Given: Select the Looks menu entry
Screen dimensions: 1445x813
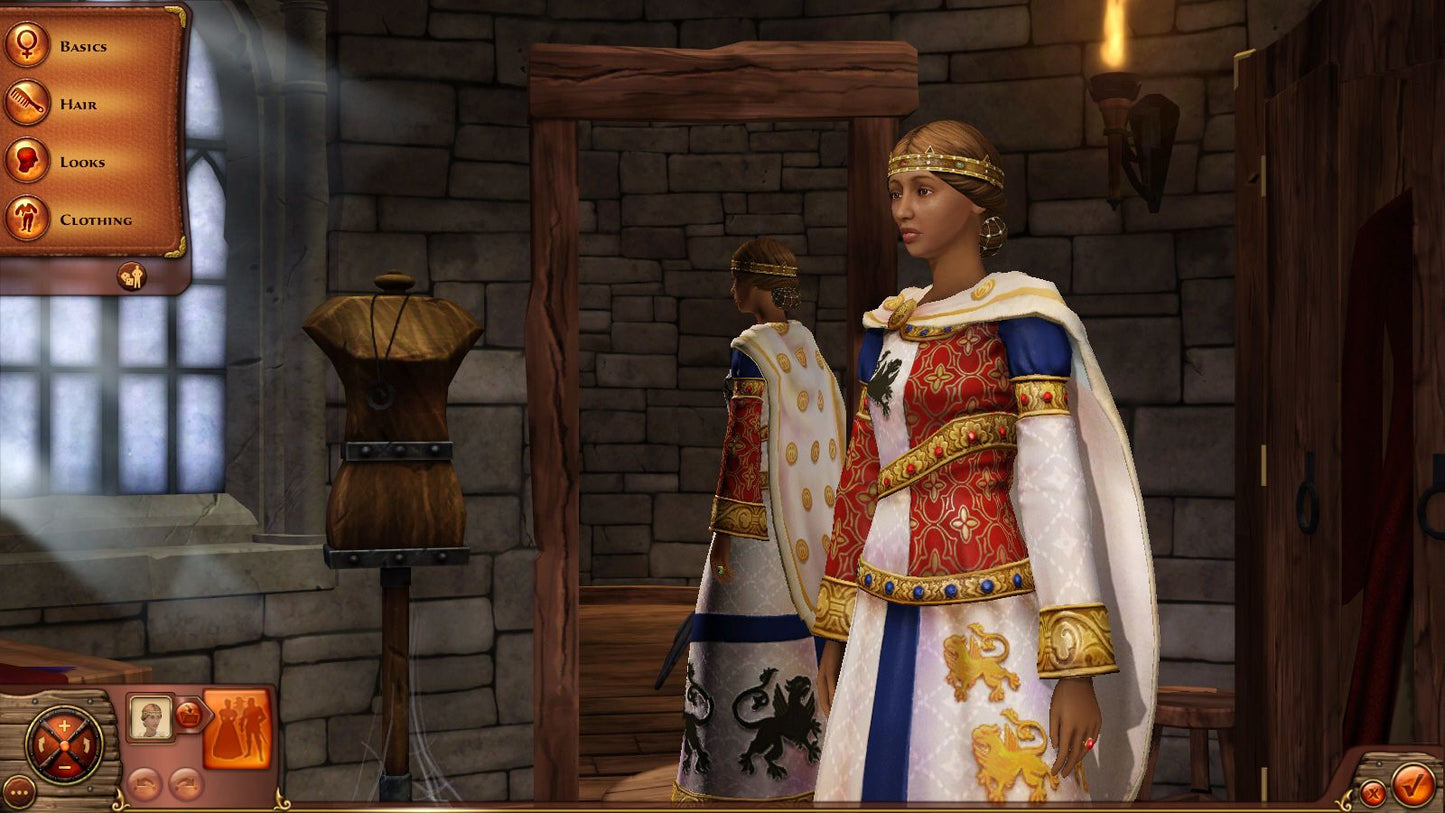Looking at the screenshot, I should click(x=84, y=161).
